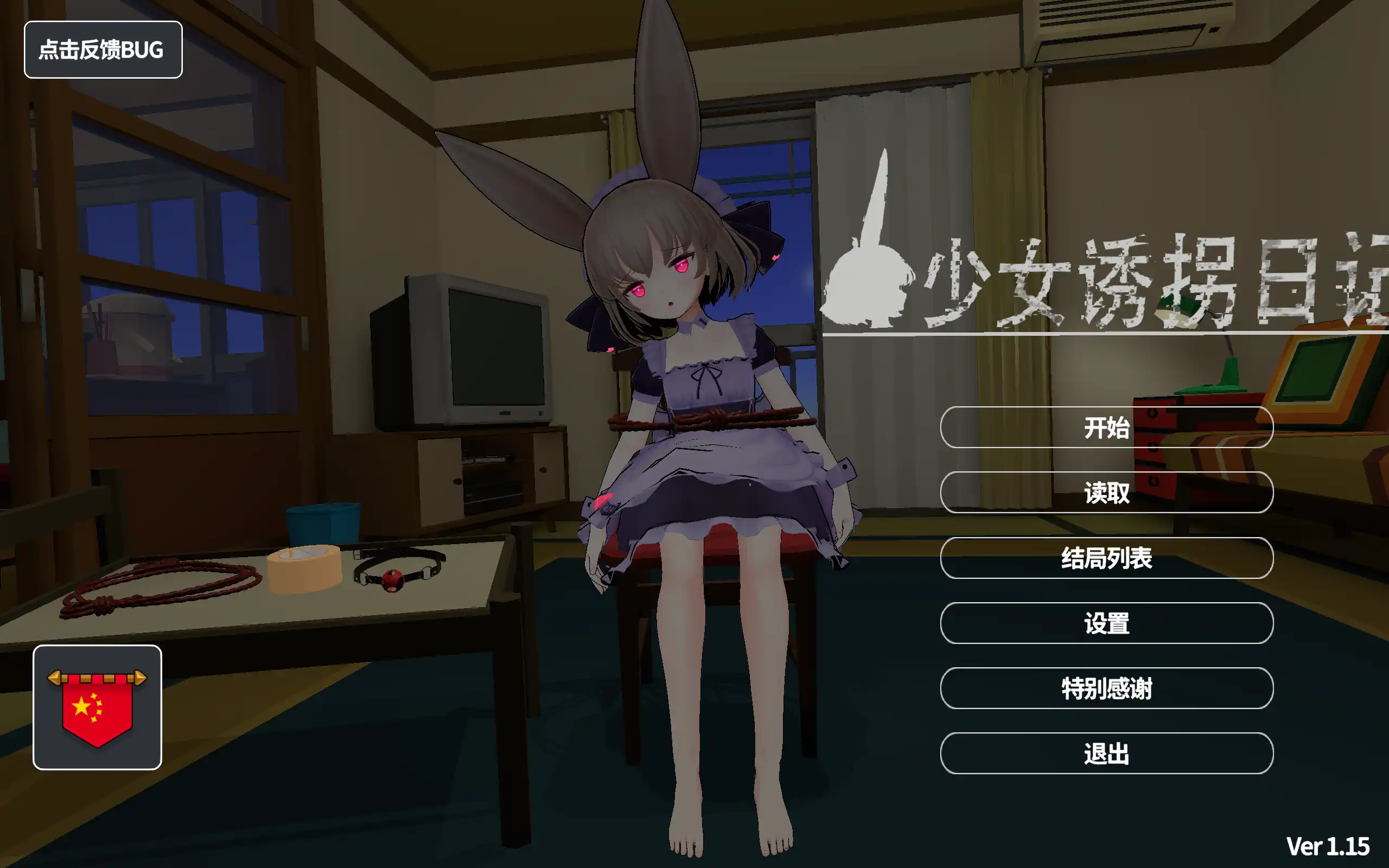Viewport: 1389px width, 868px height.
Task: Open the 结局列表 ending list
Action: click(x=1108, y=560)
